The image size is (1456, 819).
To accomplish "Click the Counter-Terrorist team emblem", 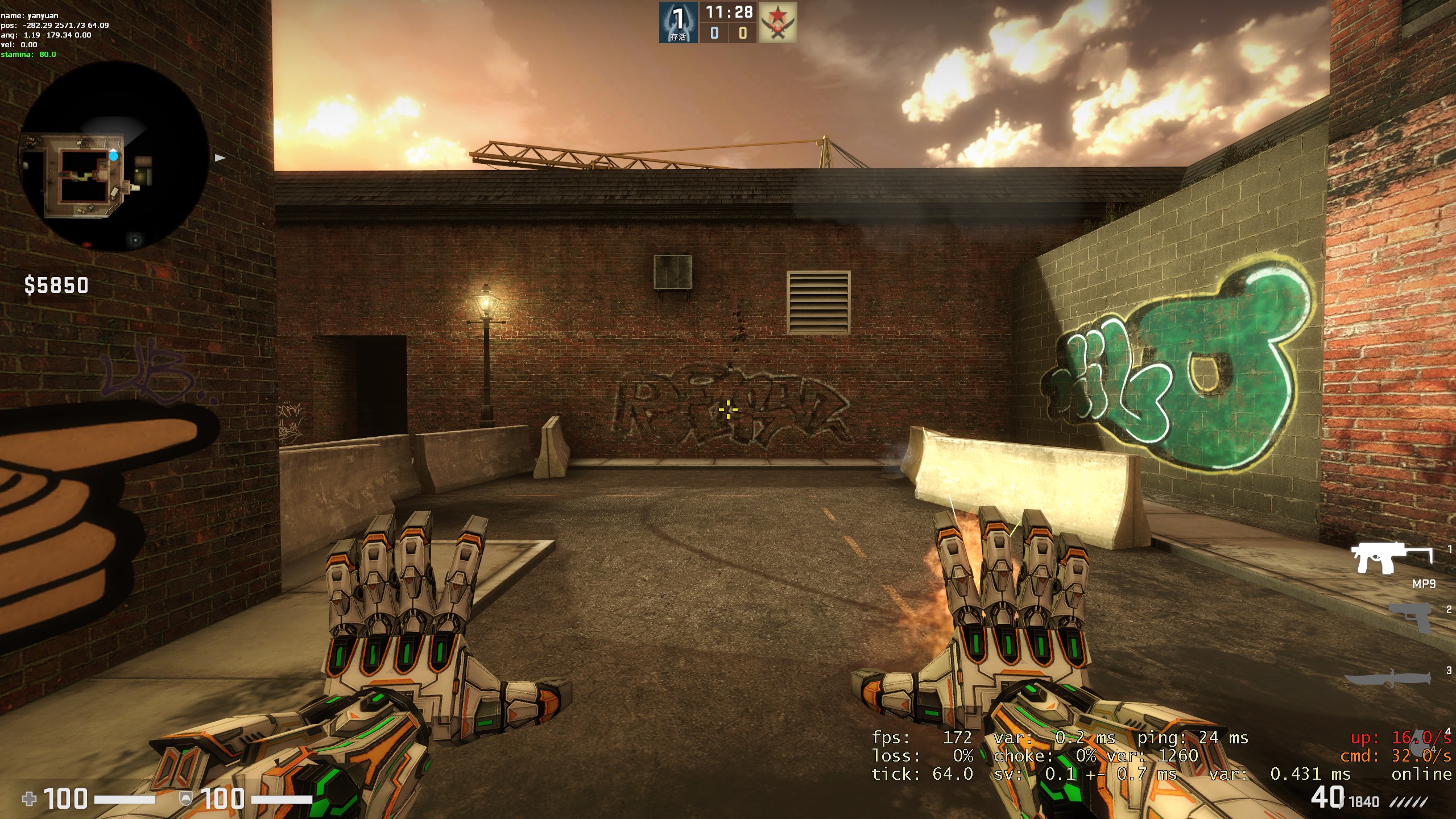I will pyautogui.click(x=678, y=22).
